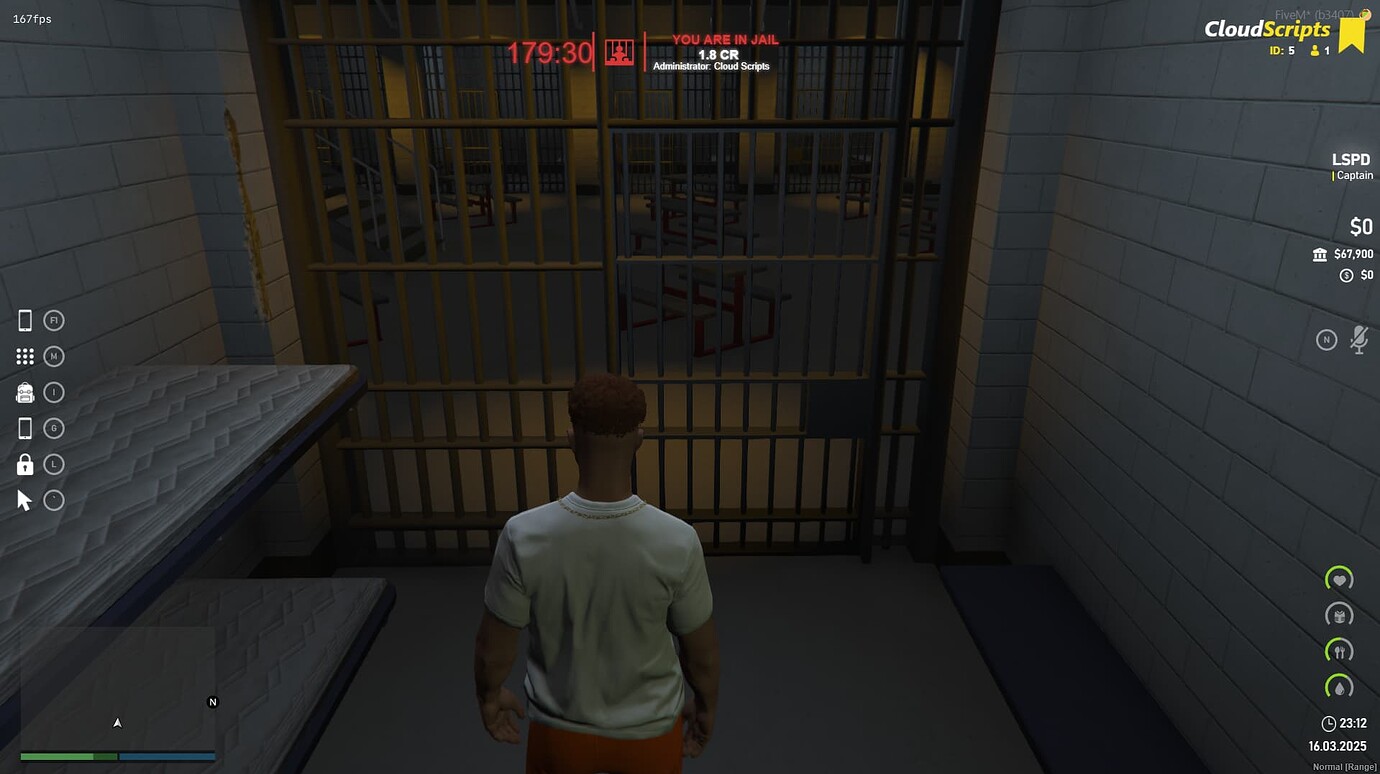This screenshot has height=774, width=1380.
Task: Click the bank icon next to $67,900
Action: point(1320,254)
